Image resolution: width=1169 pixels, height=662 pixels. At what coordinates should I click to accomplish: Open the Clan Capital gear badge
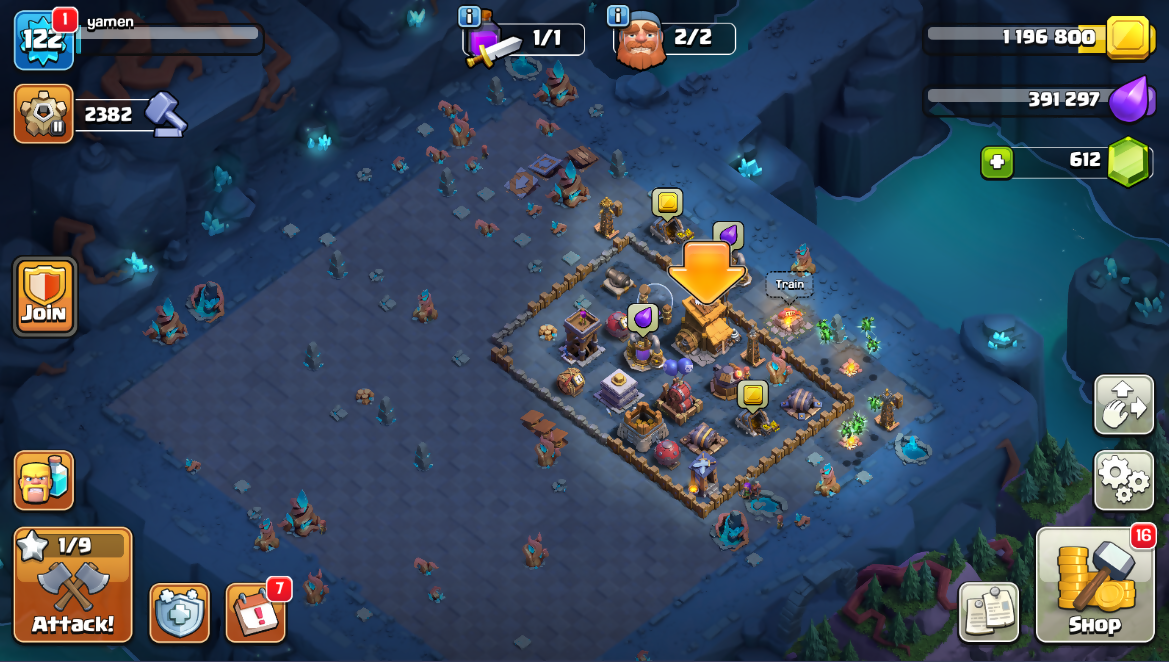coord(43,114)
